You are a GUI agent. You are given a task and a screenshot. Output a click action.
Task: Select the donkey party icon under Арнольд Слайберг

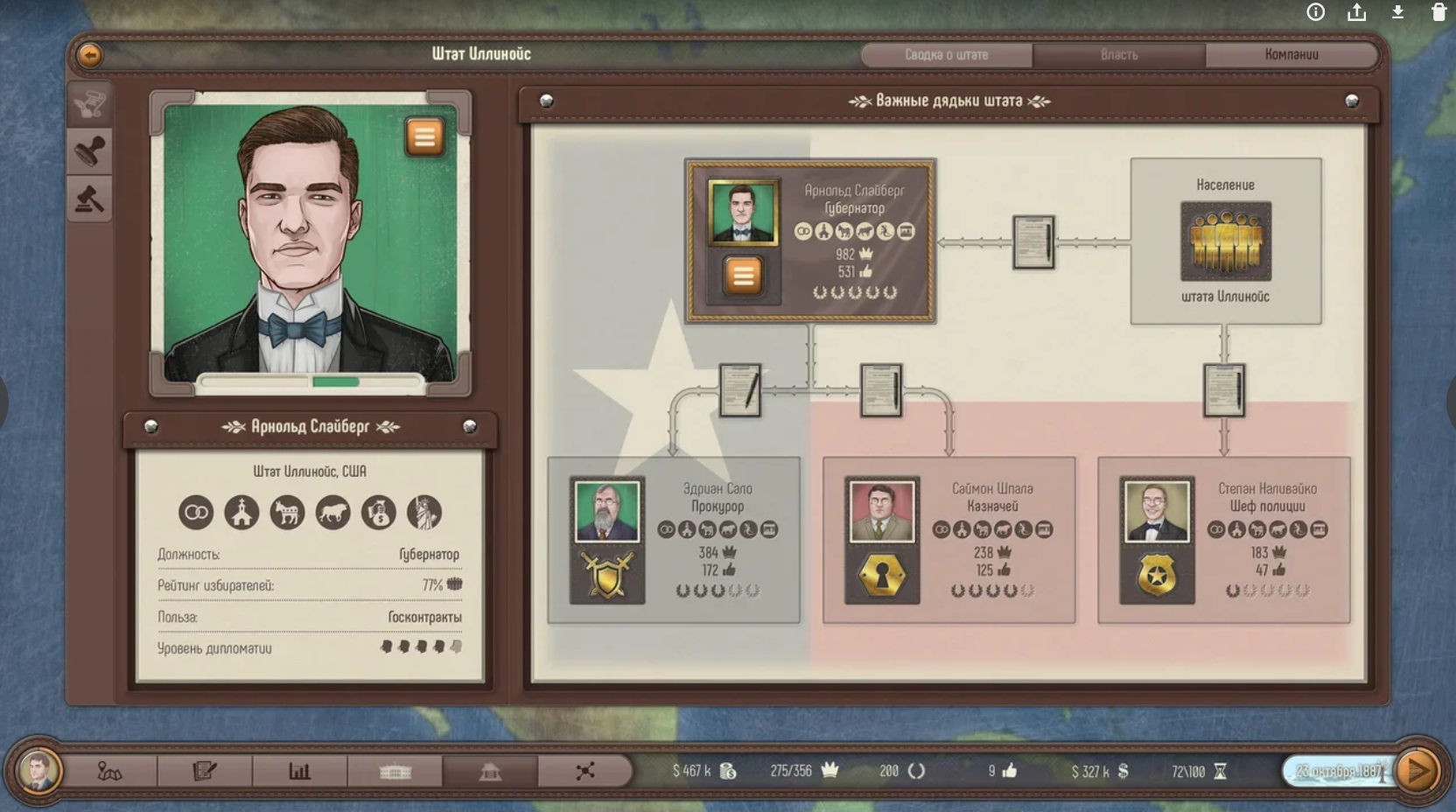pyautogui.click(x=289, y=512)
